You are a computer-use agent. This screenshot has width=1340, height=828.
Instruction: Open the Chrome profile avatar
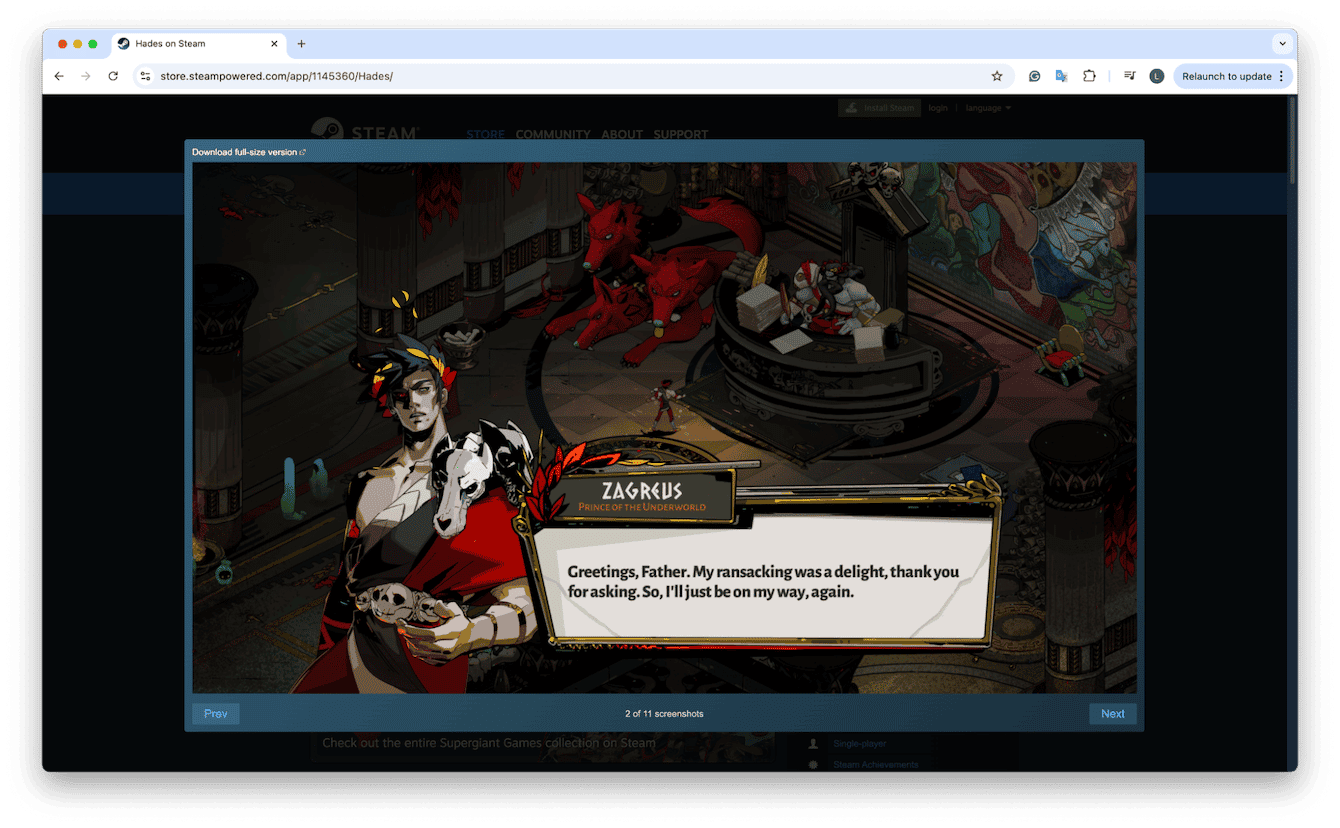[x=1157, y=75]
